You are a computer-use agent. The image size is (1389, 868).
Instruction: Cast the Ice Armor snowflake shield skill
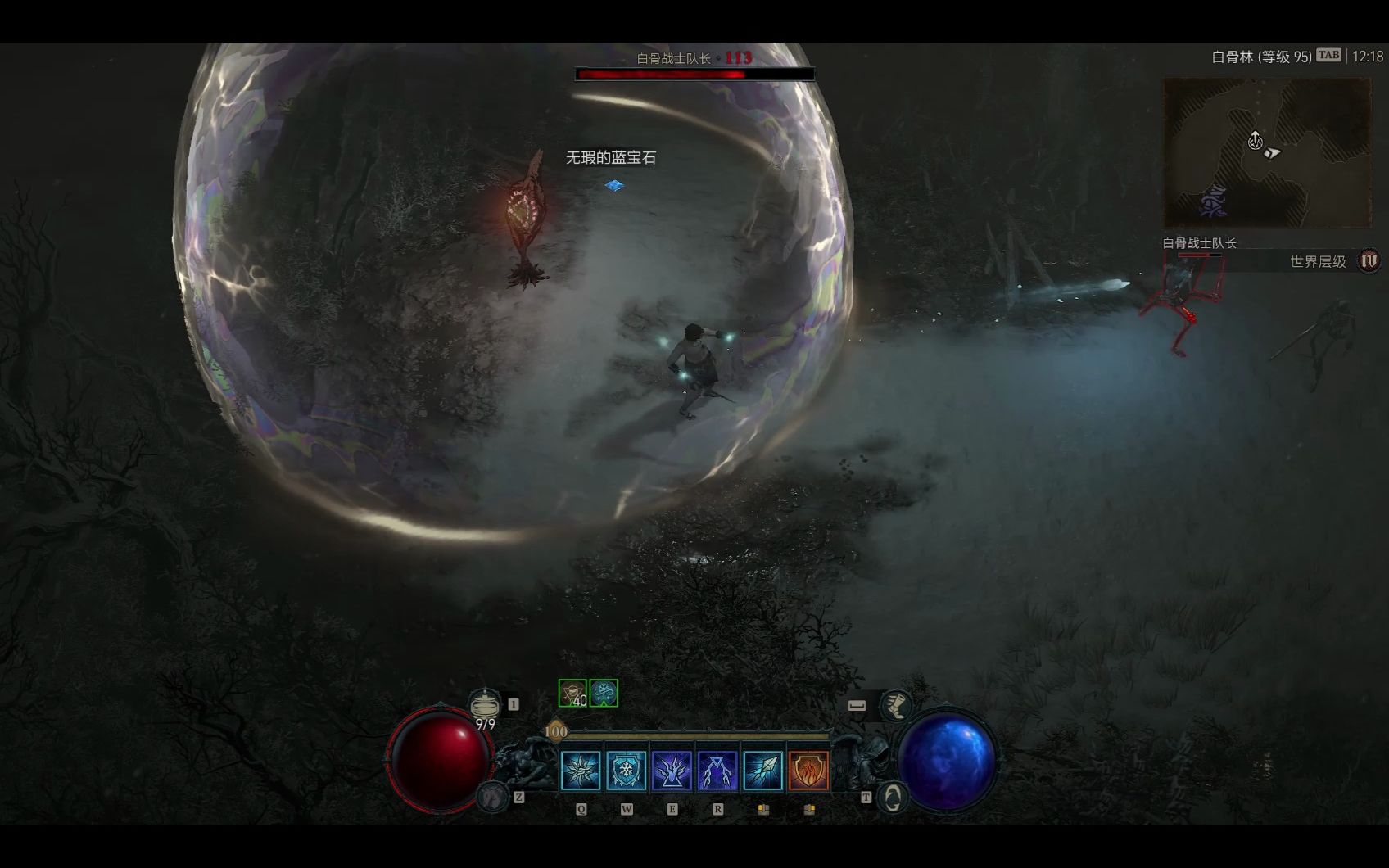626,771
